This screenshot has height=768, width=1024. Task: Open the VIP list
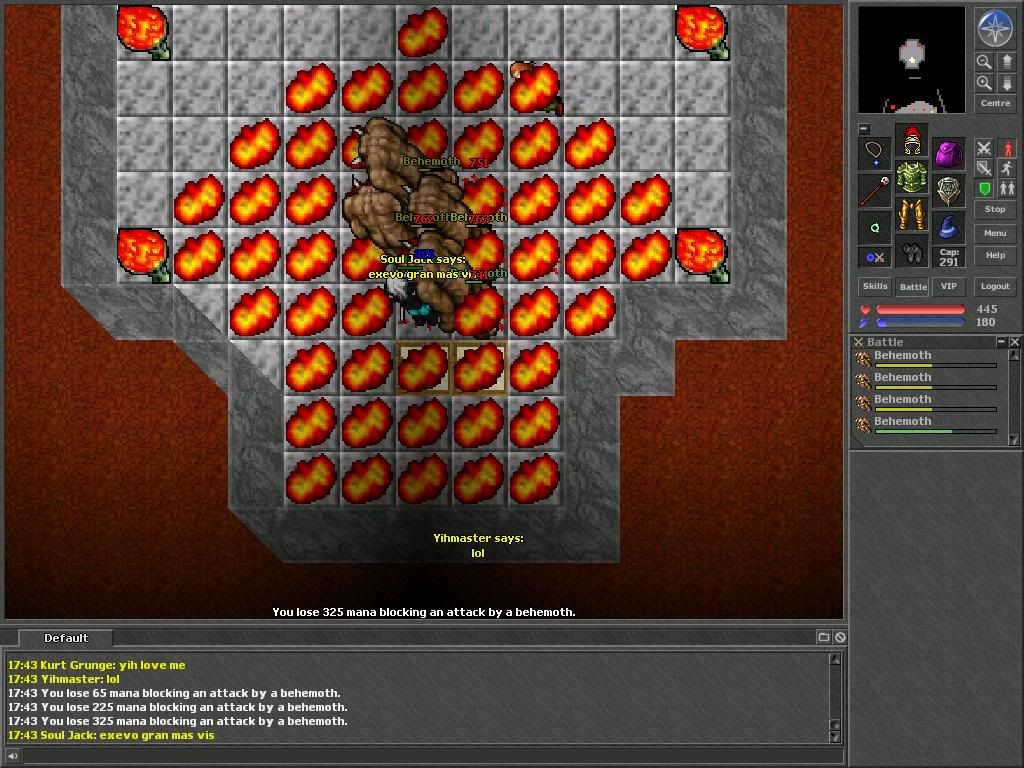(x=949, y=286)
